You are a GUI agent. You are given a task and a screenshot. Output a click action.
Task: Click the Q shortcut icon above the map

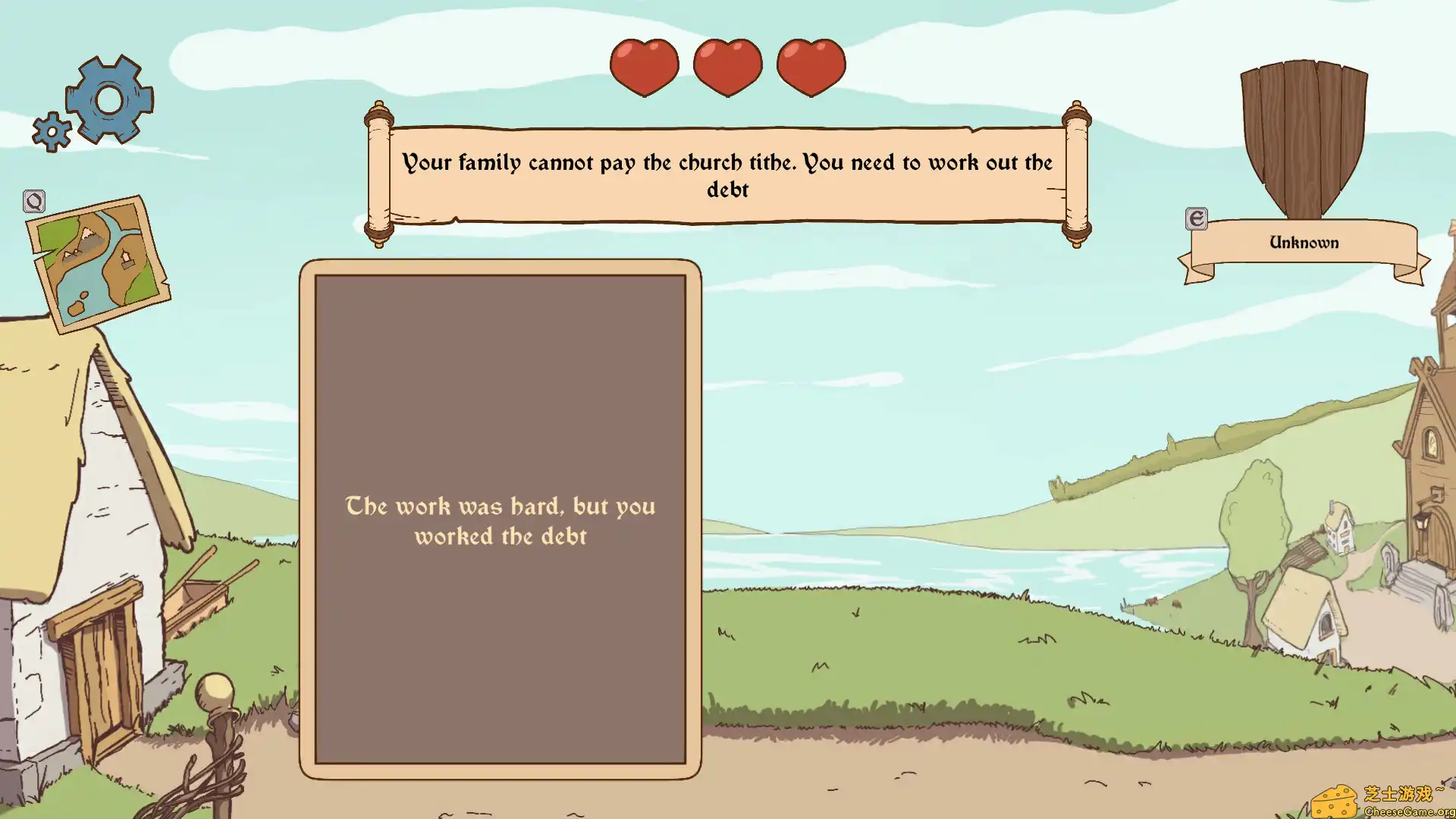pyautogui.click(x=34, y=202)
